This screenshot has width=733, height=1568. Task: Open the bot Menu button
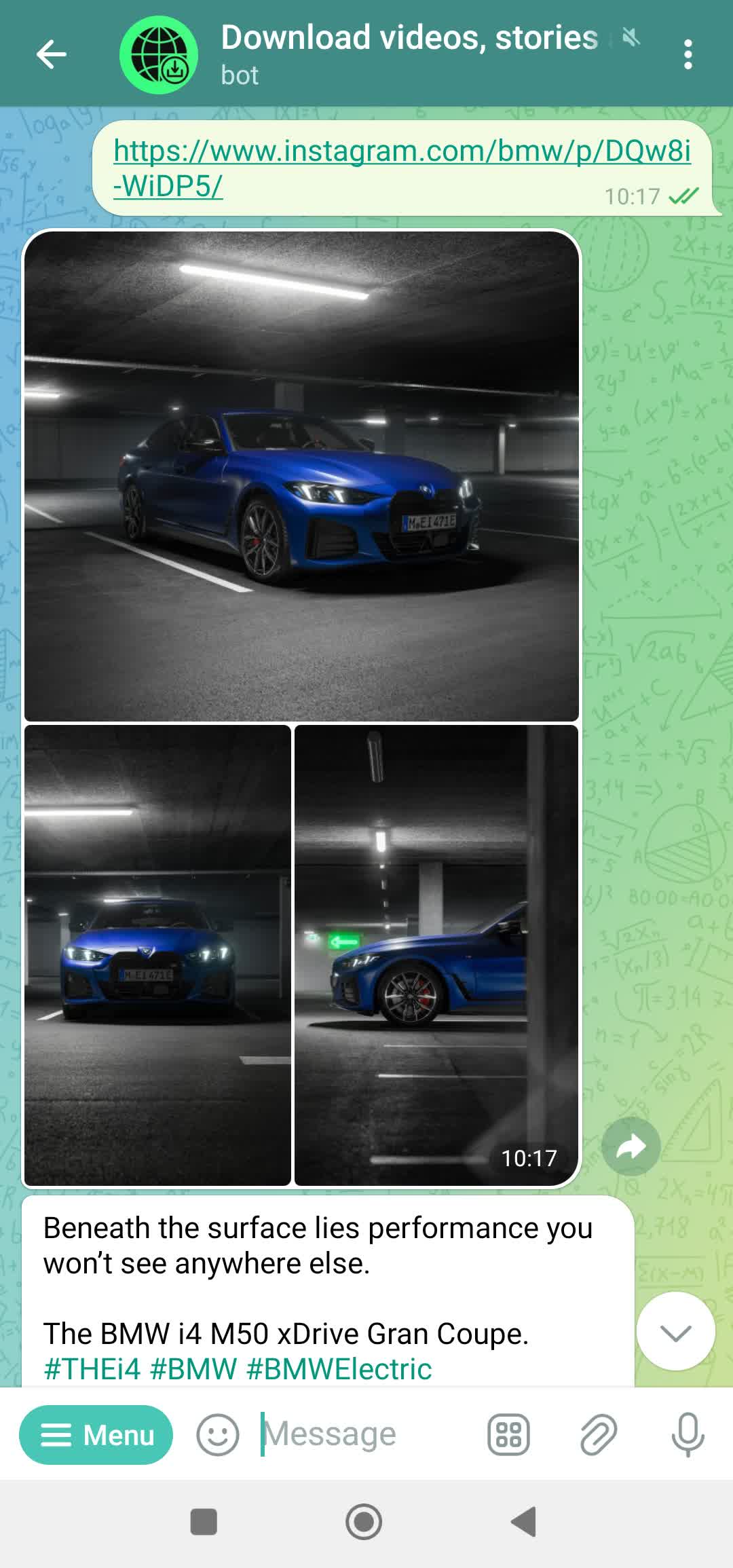[96, 1435]
